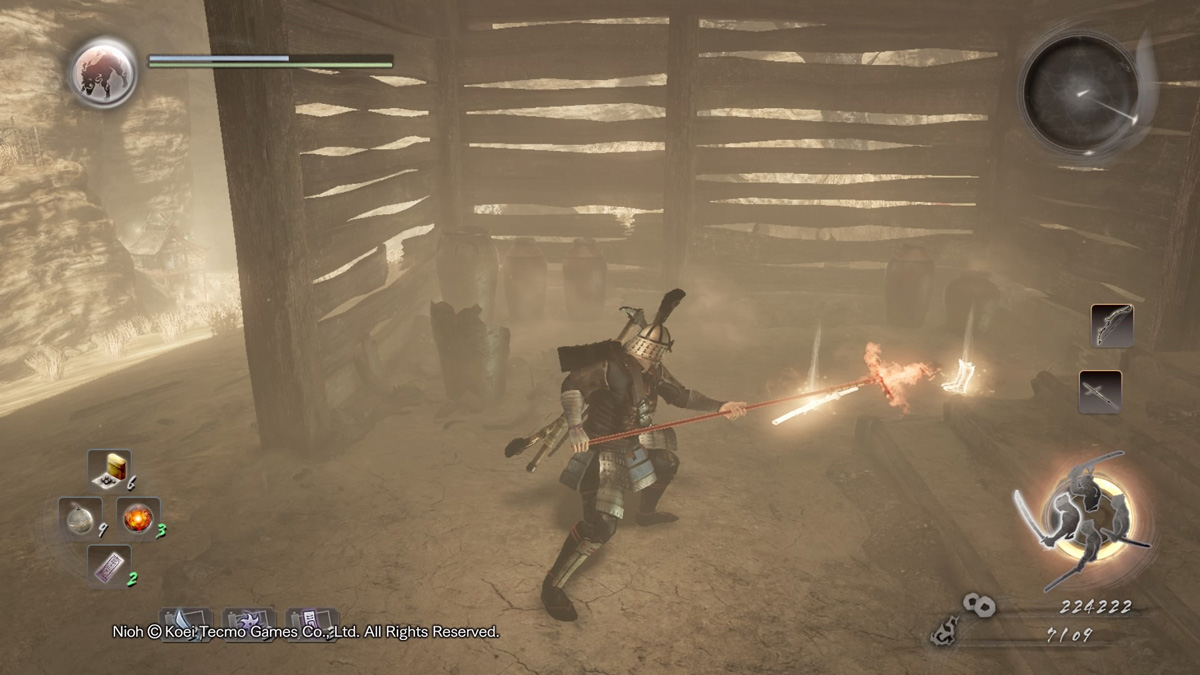The height and width of the screenshot is (675, 1200).
Task: Use the grey round bomb item
Action: click(78, 517)
